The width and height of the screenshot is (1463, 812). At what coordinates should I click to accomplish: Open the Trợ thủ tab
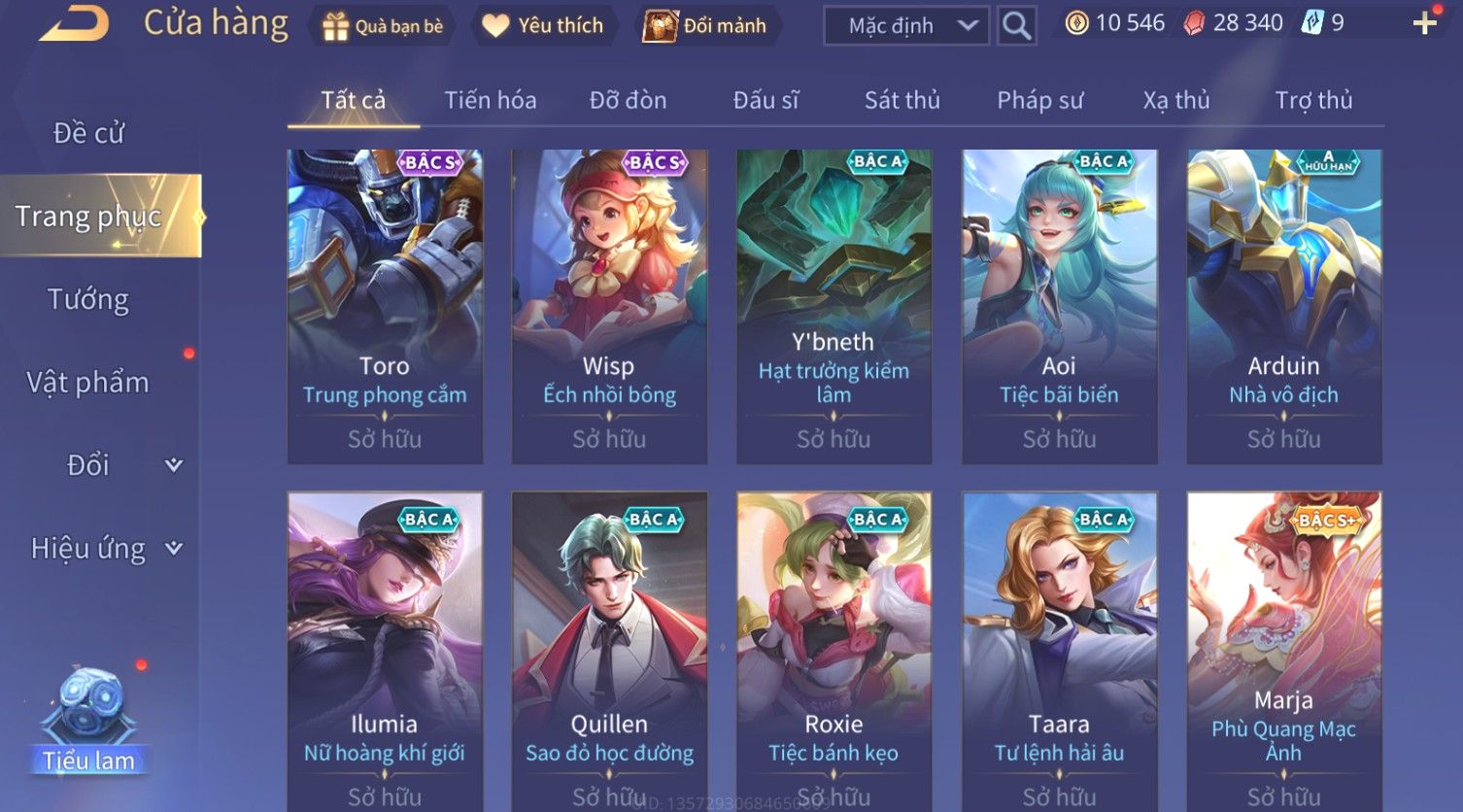[x=1313, y=100]
